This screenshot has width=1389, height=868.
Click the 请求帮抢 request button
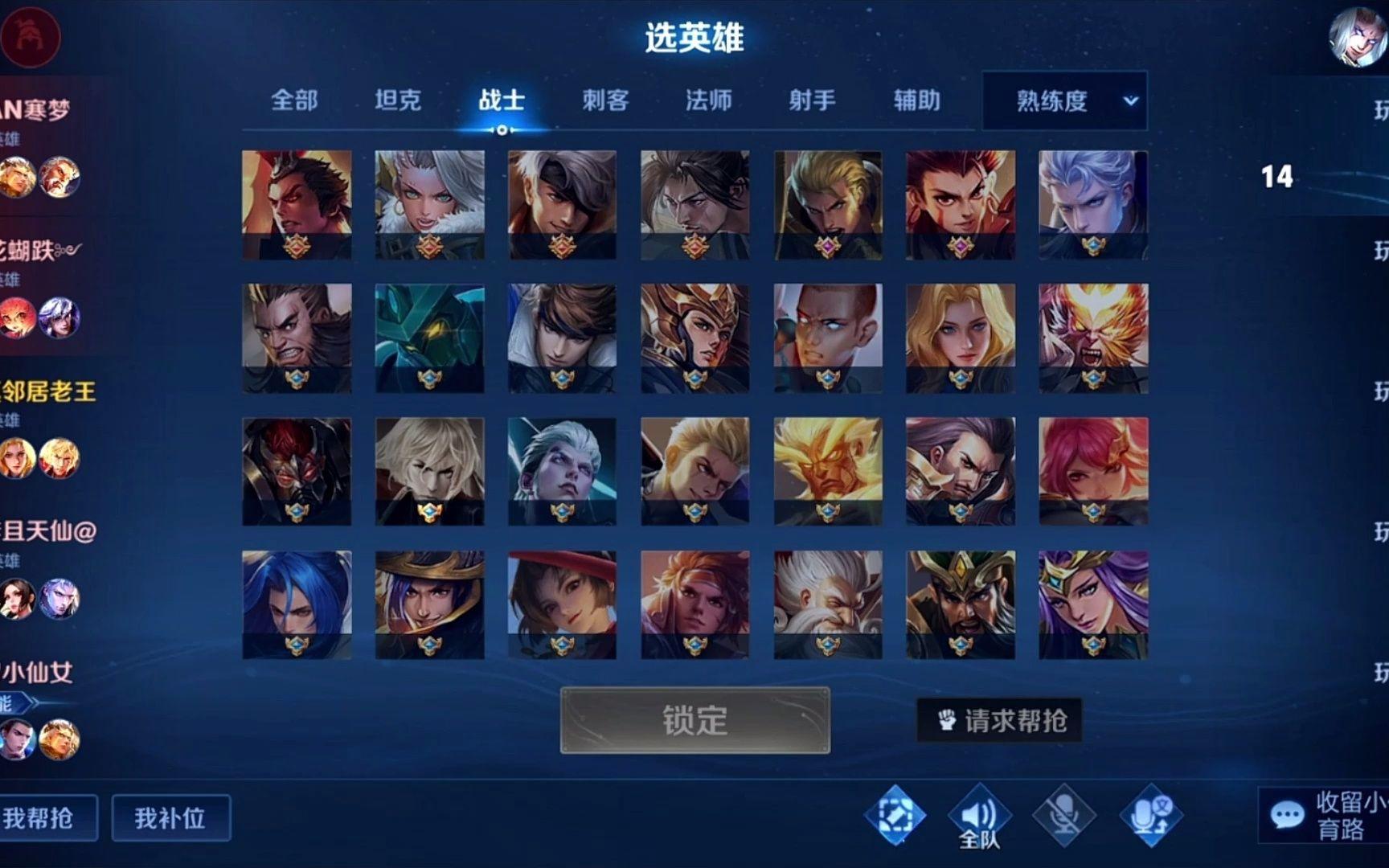tap(999, 721)
